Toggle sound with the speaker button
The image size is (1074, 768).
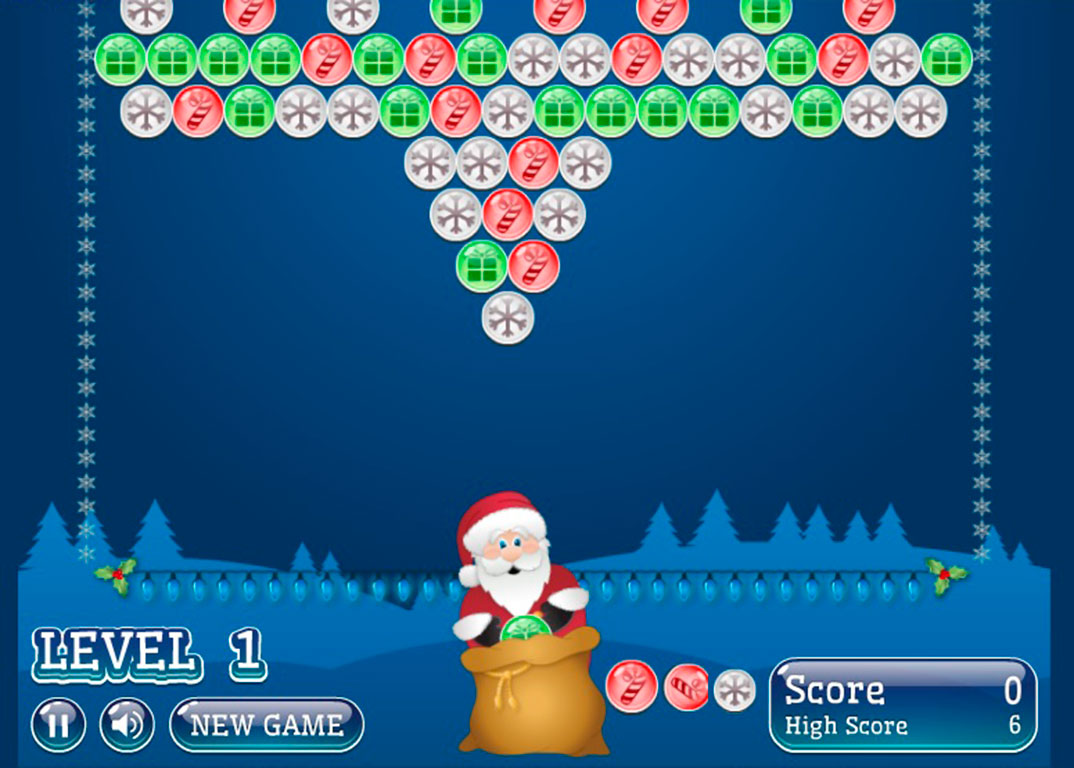coord(127,724)
